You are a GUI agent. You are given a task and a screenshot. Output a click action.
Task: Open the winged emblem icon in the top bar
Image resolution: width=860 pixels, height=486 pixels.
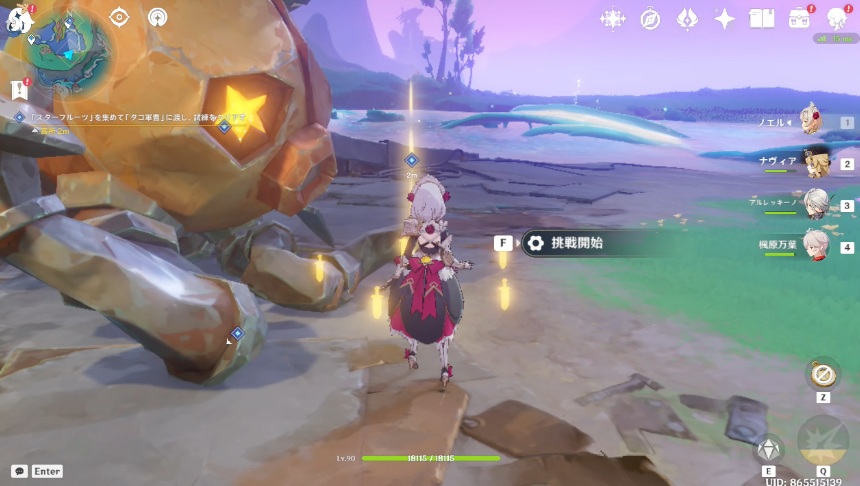(687, 19)
